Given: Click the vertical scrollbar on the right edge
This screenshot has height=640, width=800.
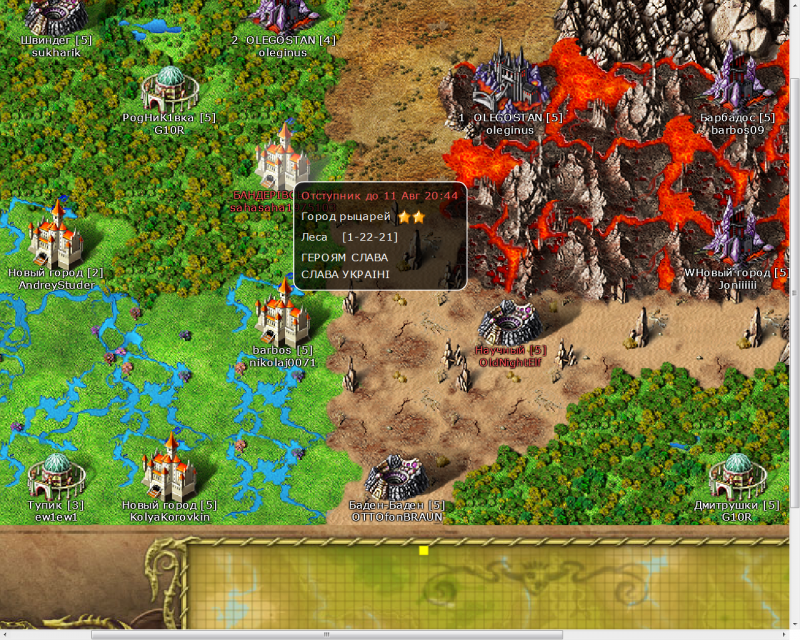Looking at the screenshot, I should point(794,300).
